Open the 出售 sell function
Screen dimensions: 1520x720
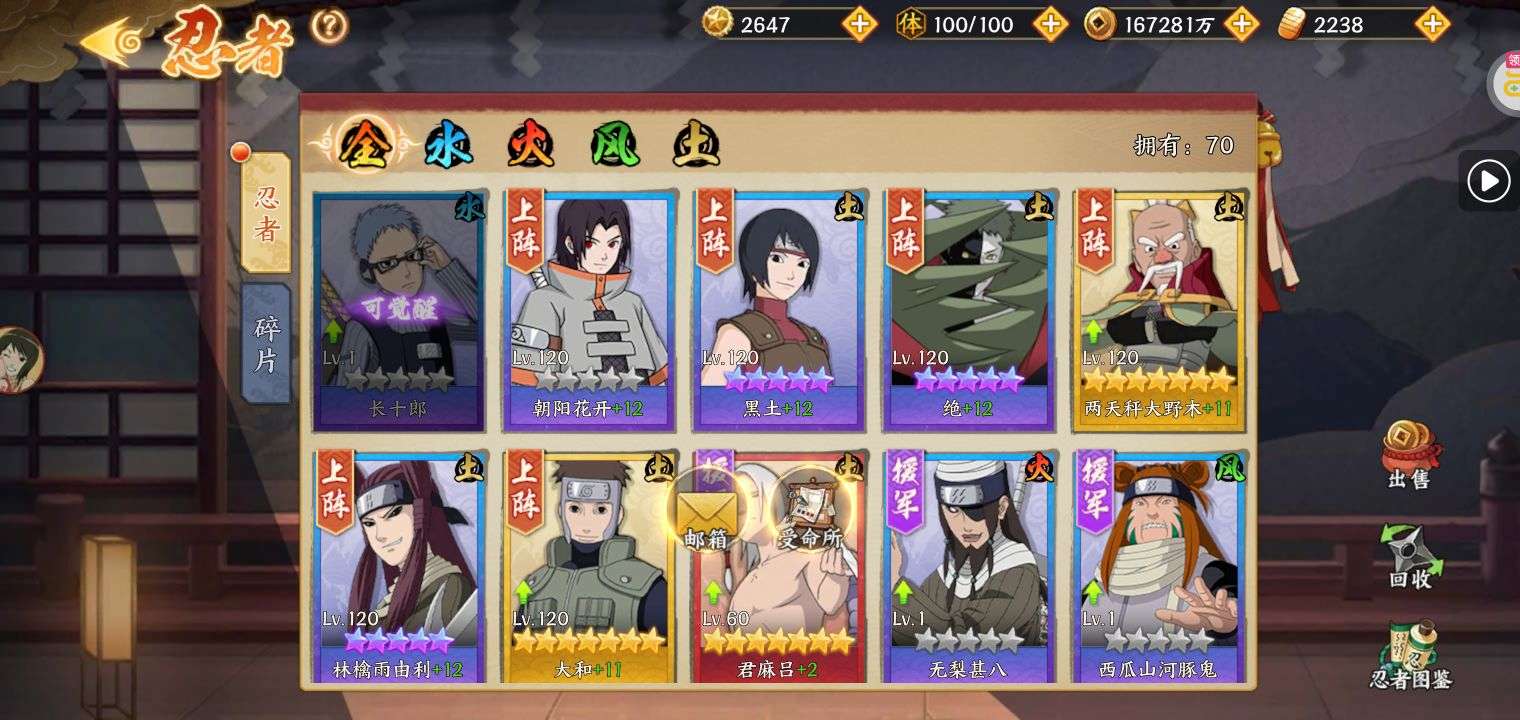(1409, 456)
